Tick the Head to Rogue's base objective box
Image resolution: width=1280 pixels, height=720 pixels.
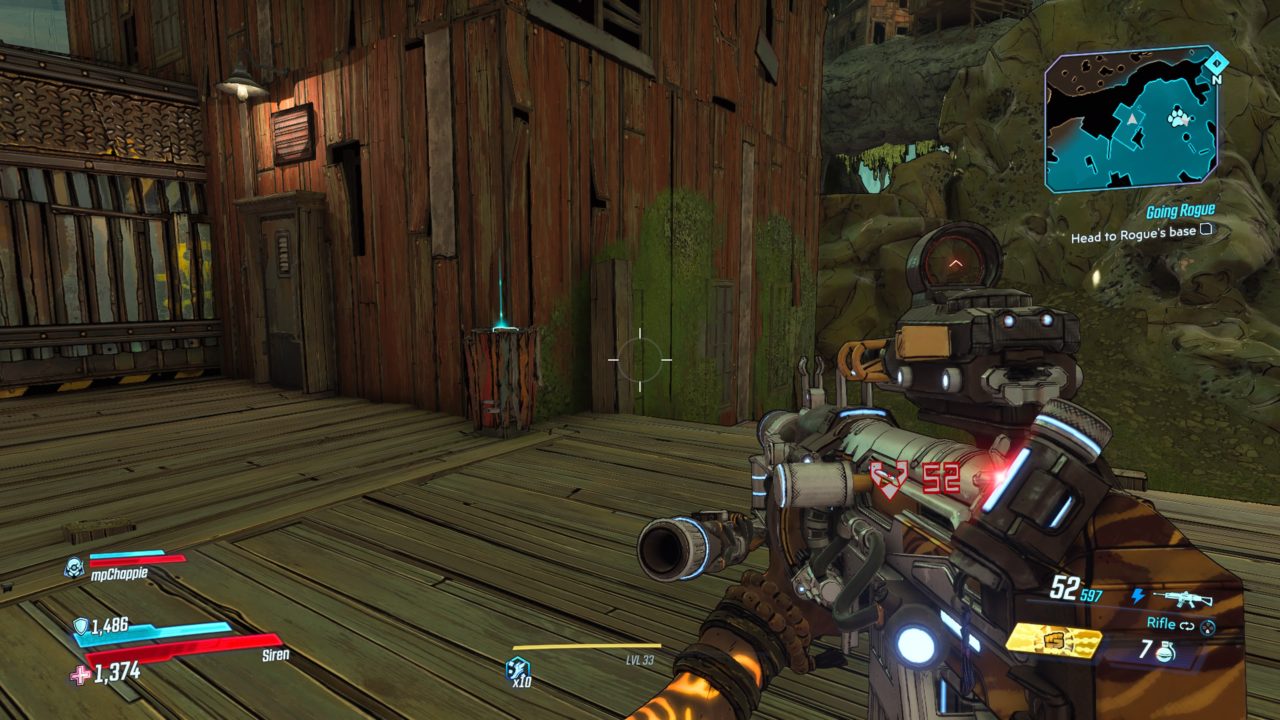pyautogui.click(x=1207, y=230)
